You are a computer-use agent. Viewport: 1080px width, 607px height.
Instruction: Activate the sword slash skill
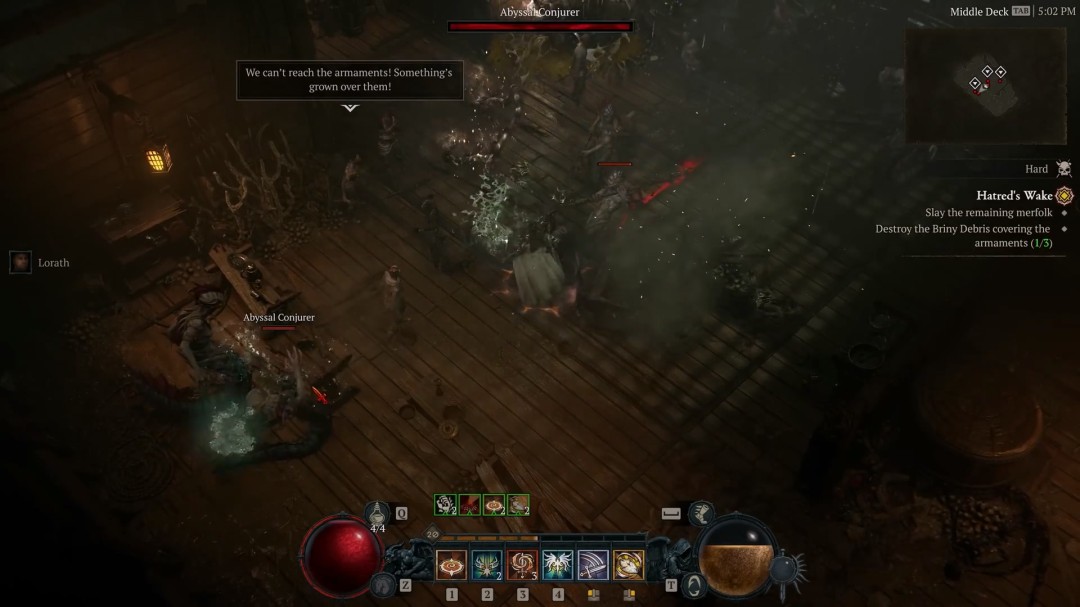pyautogui.click(x=593, y=565)
